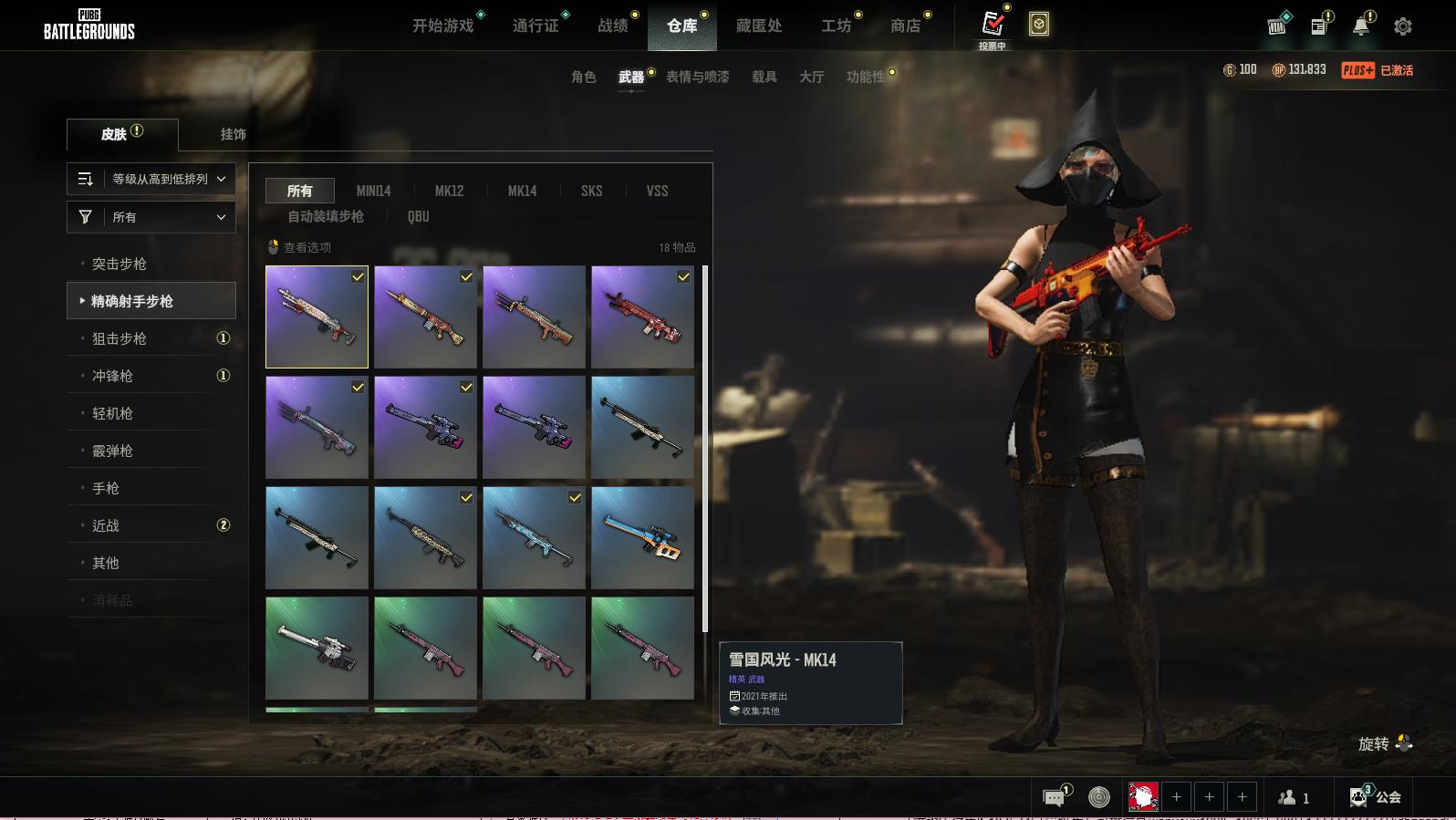This screenshot has height=820, width=1456.
Task: Choose the 冲锋枪 weapon category
Action: click(x=112, y=376)
